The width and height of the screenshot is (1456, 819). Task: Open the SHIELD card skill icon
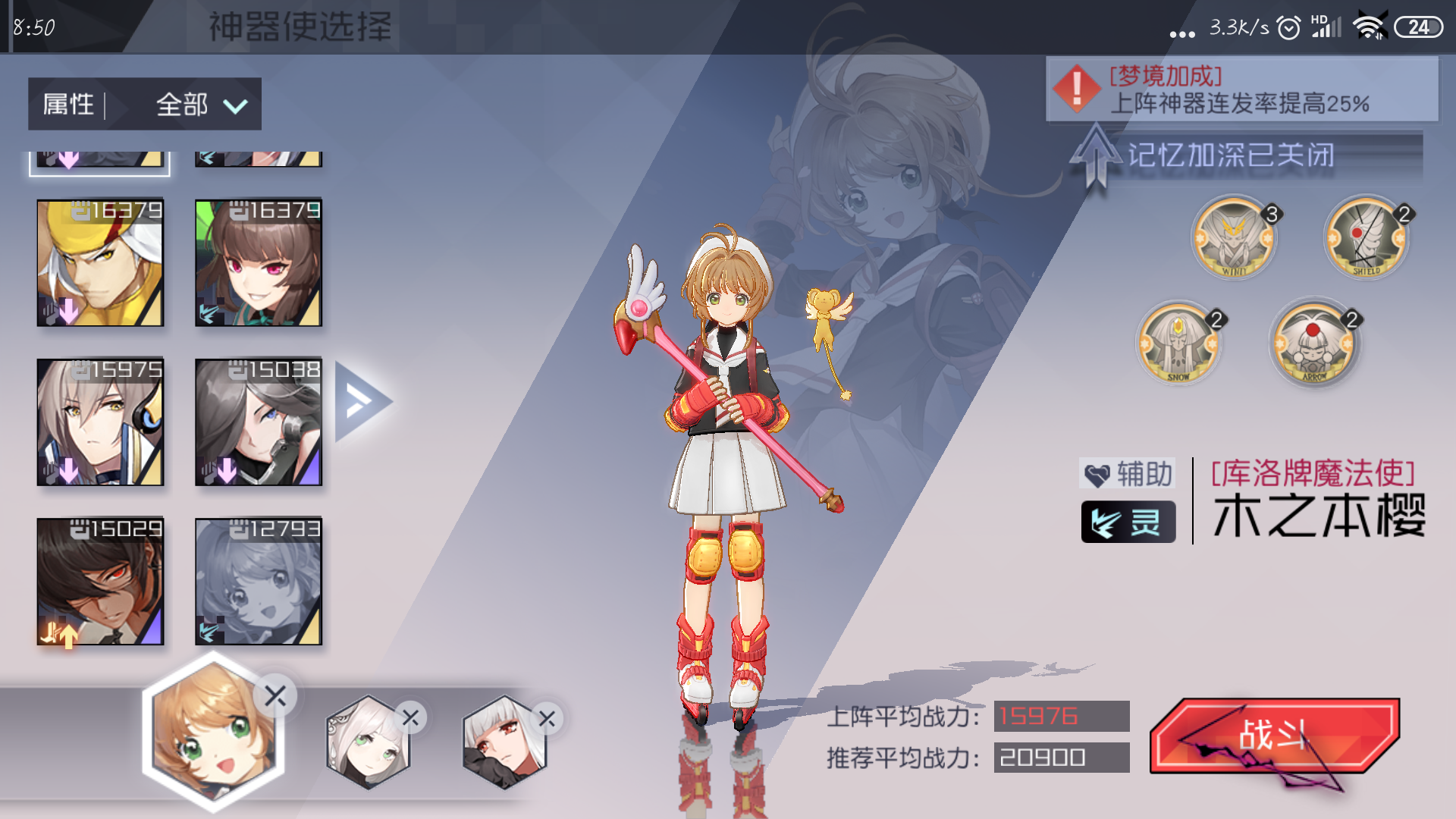tap(1367, 237)
